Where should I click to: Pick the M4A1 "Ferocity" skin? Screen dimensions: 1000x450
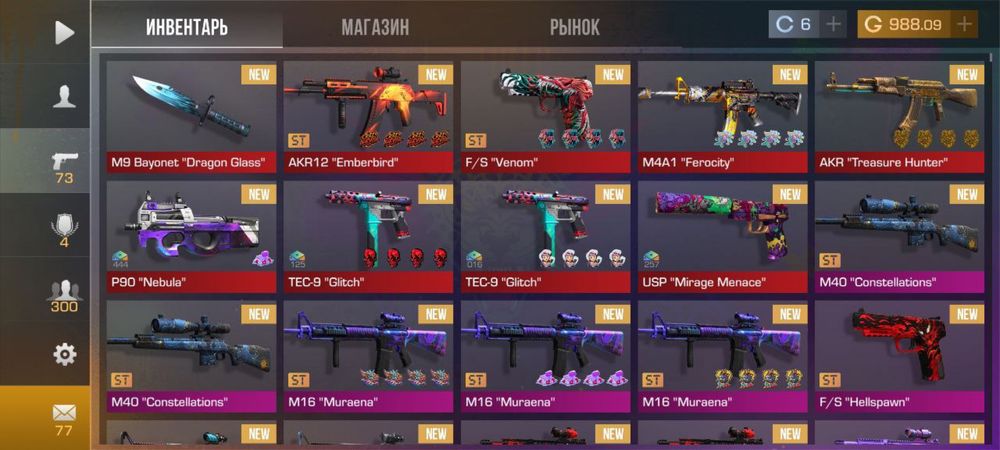tap(722, 117)
